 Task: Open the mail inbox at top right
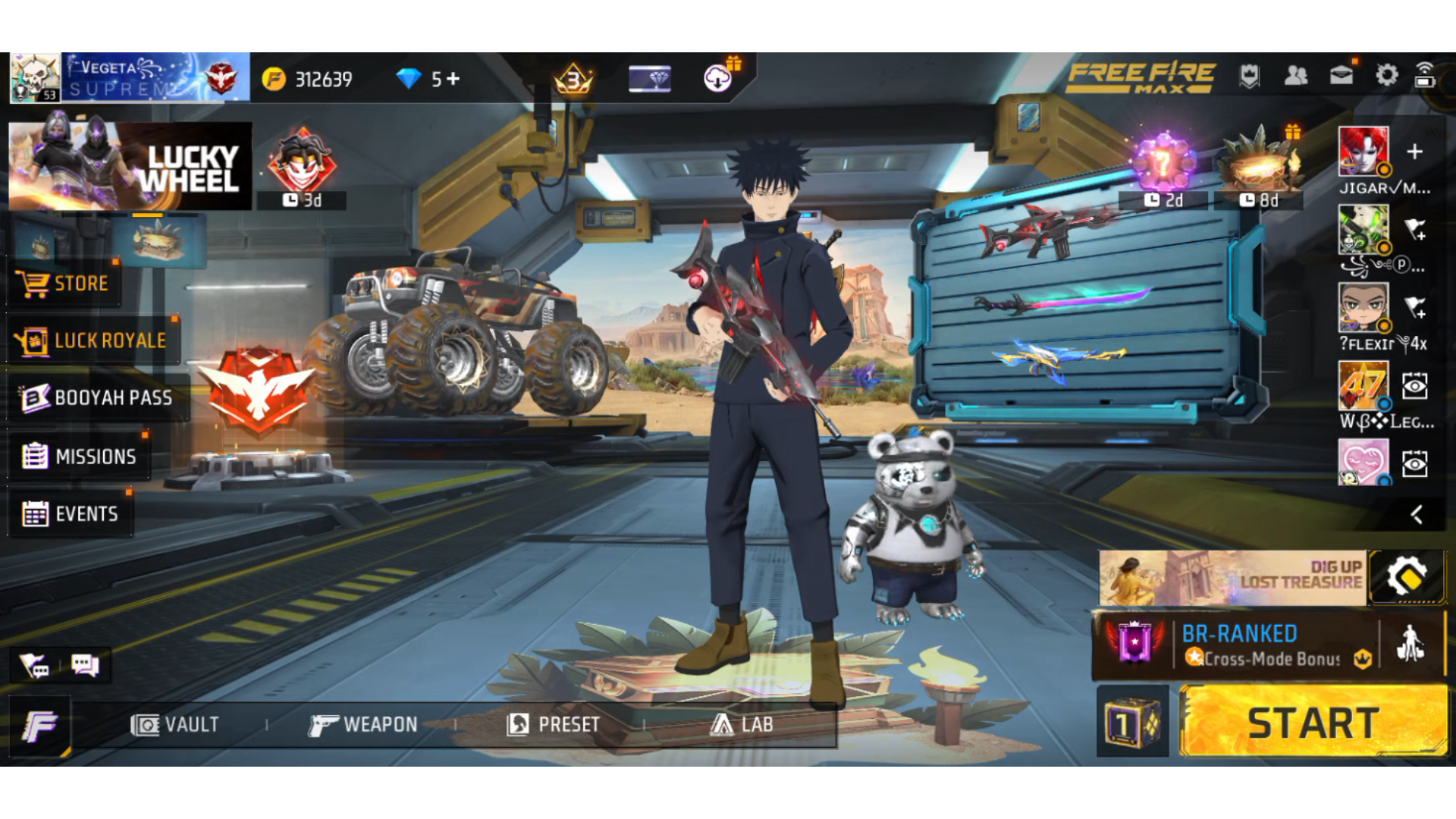point(1341,74)
